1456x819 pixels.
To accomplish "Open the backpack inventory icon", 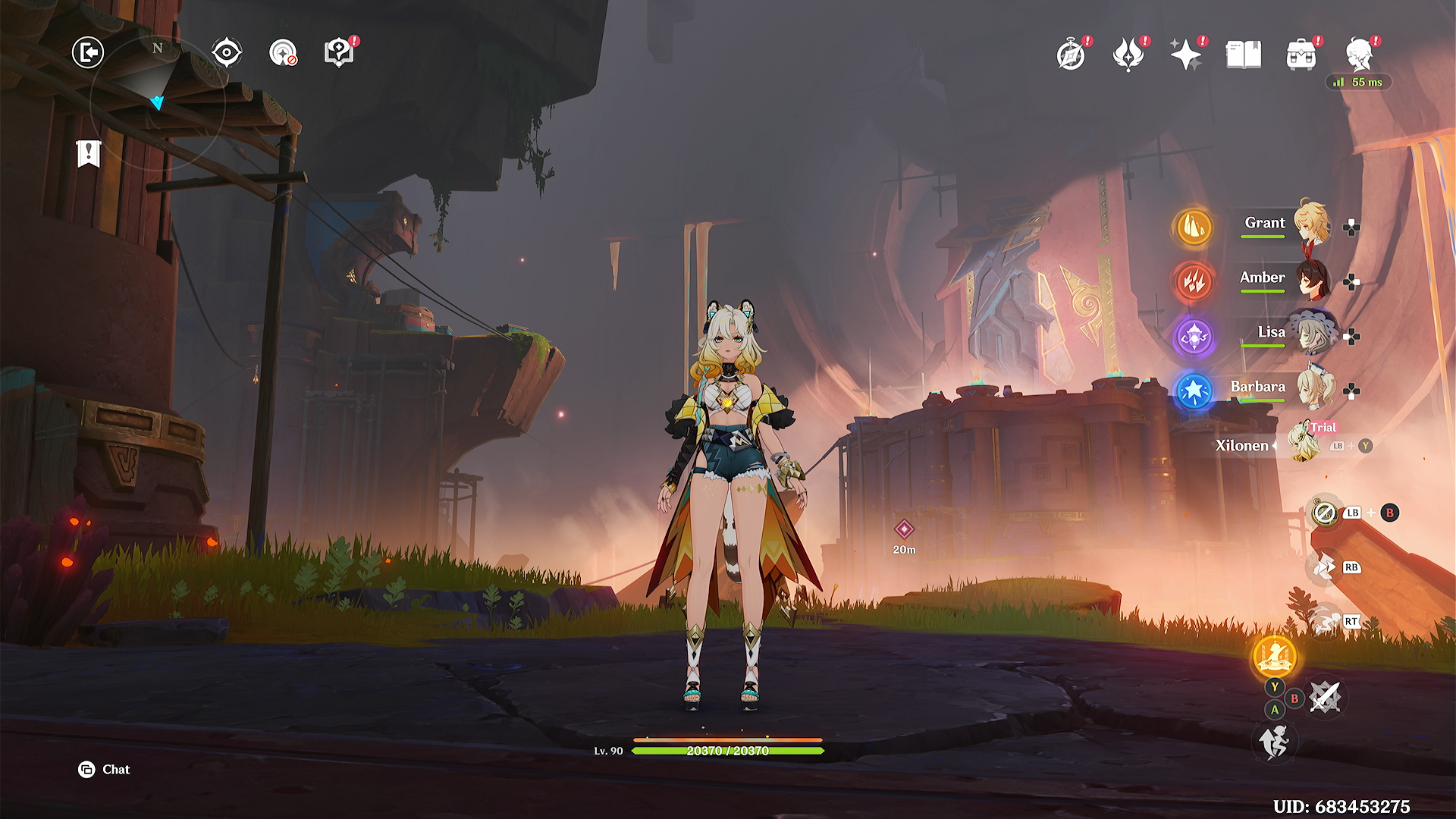I will point(1301,55).
